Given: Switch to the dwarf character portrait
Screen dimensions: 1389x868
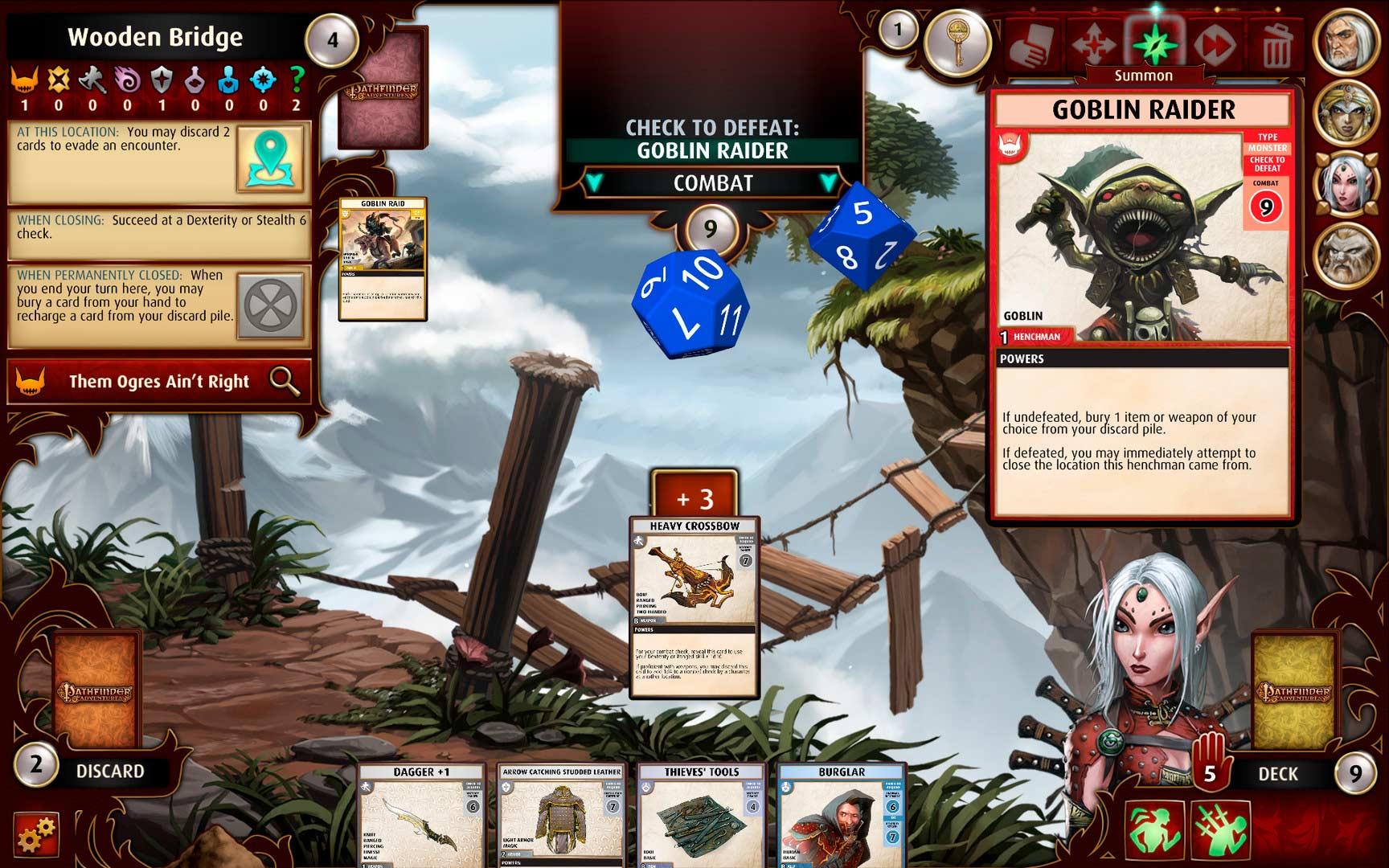Looking at the screenshot, I should pos(1346,256).
